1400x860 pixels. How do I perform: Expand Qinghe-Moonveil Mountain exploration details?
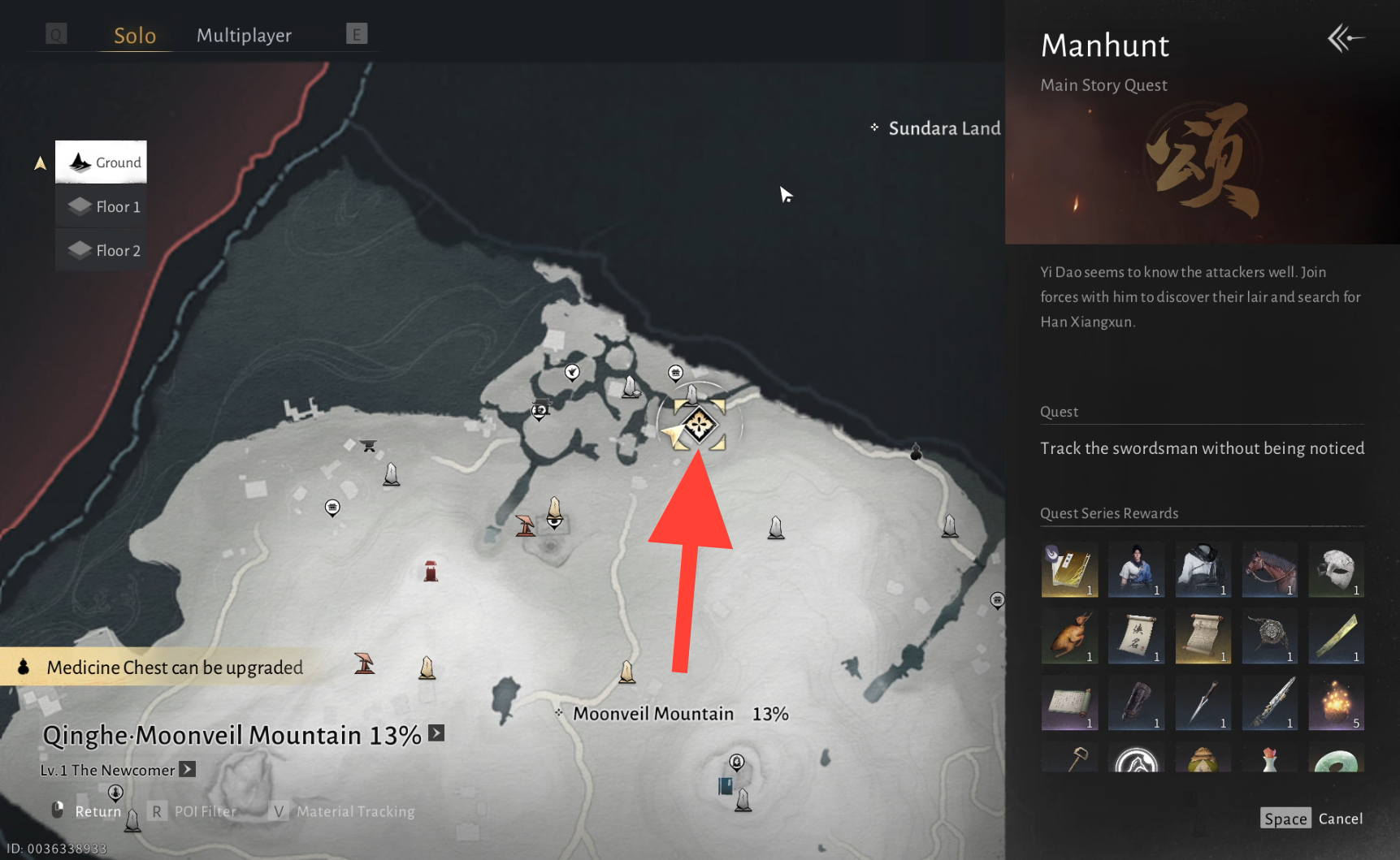point(436,733)
